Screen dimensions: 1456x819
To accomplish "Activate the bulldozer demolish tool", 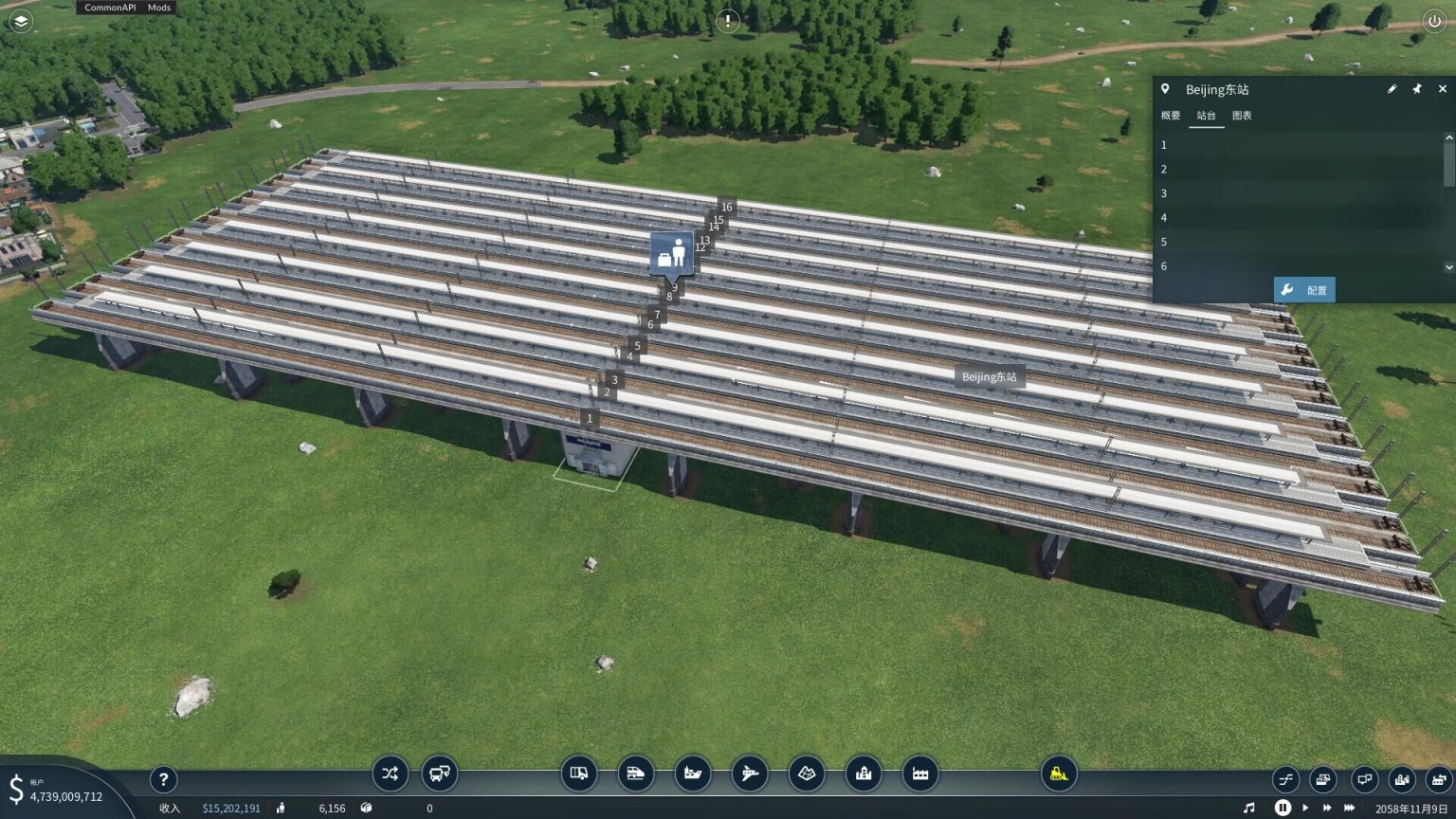I will [x=1060, y=773].
